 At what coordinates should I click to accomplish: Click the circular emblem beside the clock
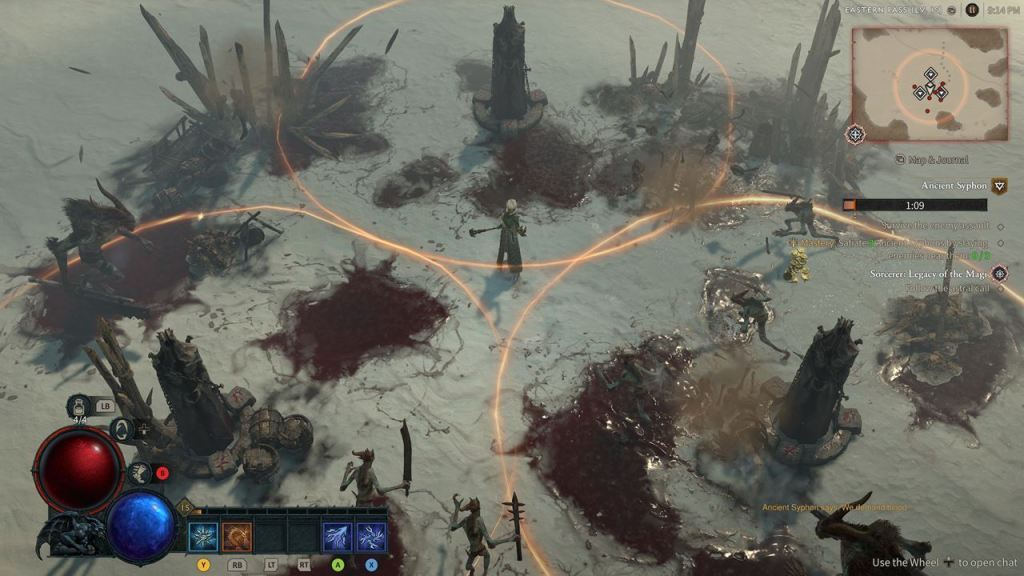(x=971, y=10)
